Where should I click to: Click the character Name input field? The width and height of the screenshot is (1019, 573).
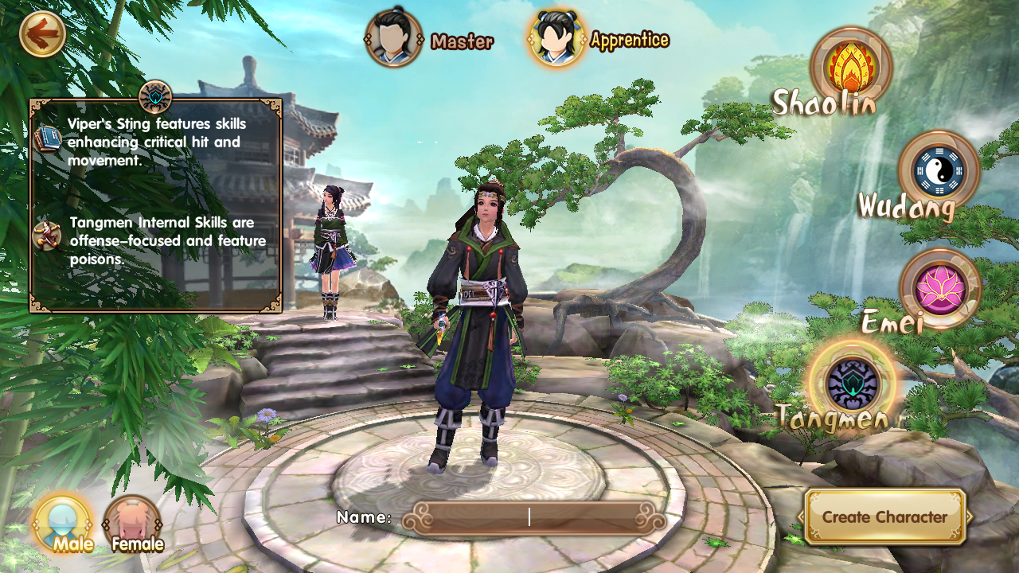[x=533, y=517]
